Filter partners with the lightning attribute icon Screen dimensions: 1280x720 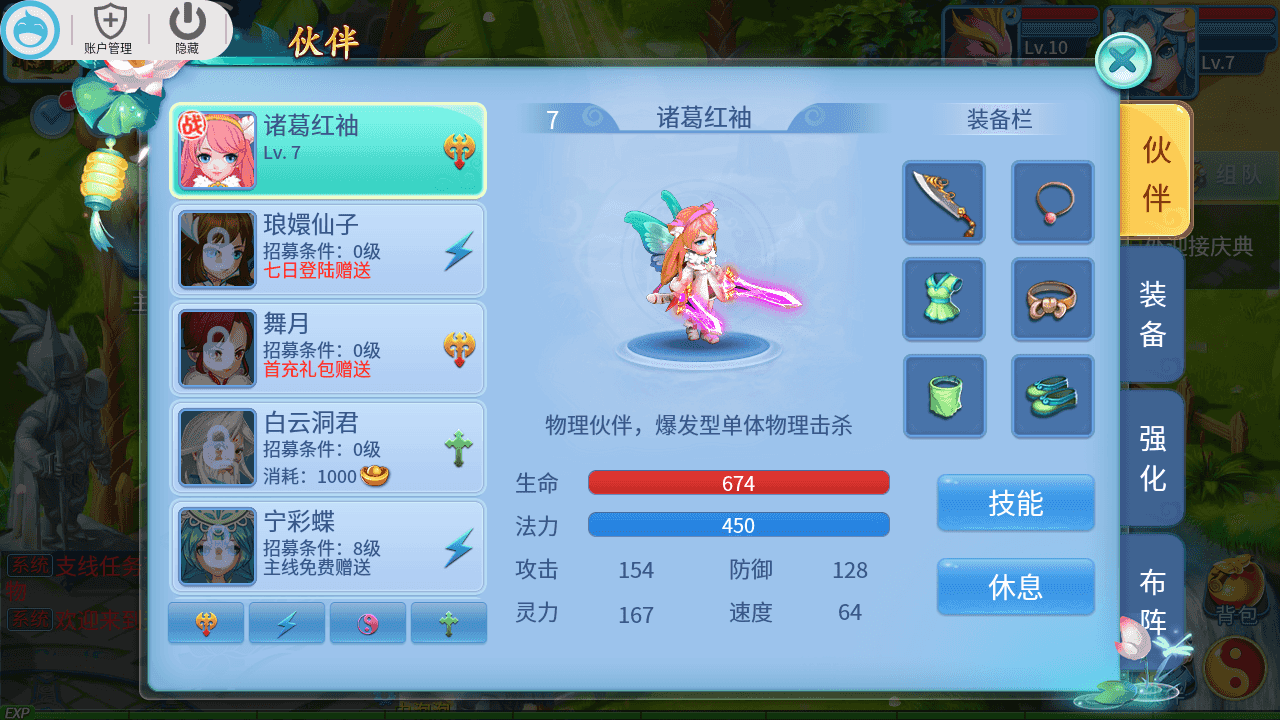pos(287,622)
